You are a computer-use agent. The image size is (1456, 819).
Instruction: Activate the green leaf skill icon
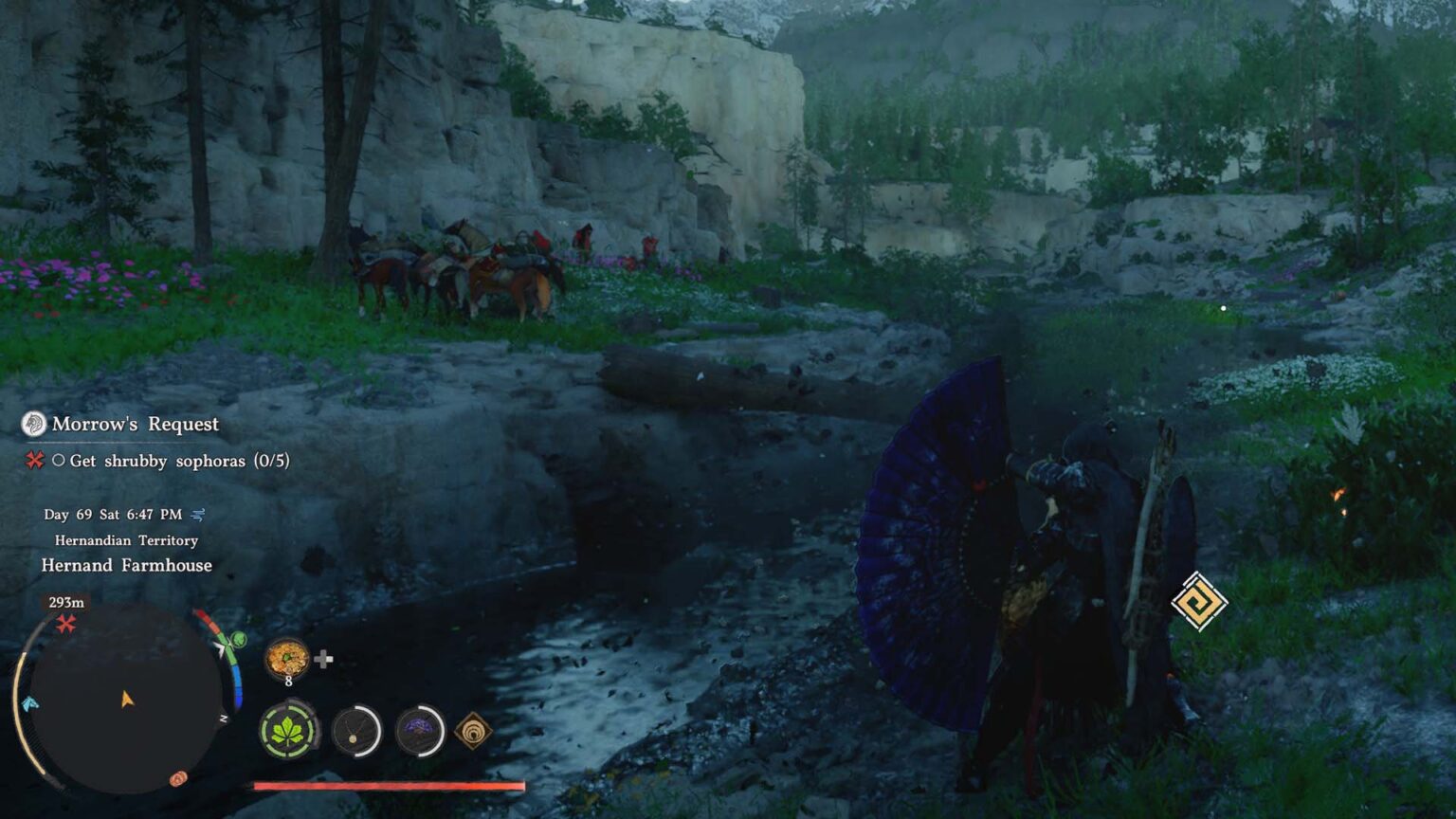click(287, 731)
